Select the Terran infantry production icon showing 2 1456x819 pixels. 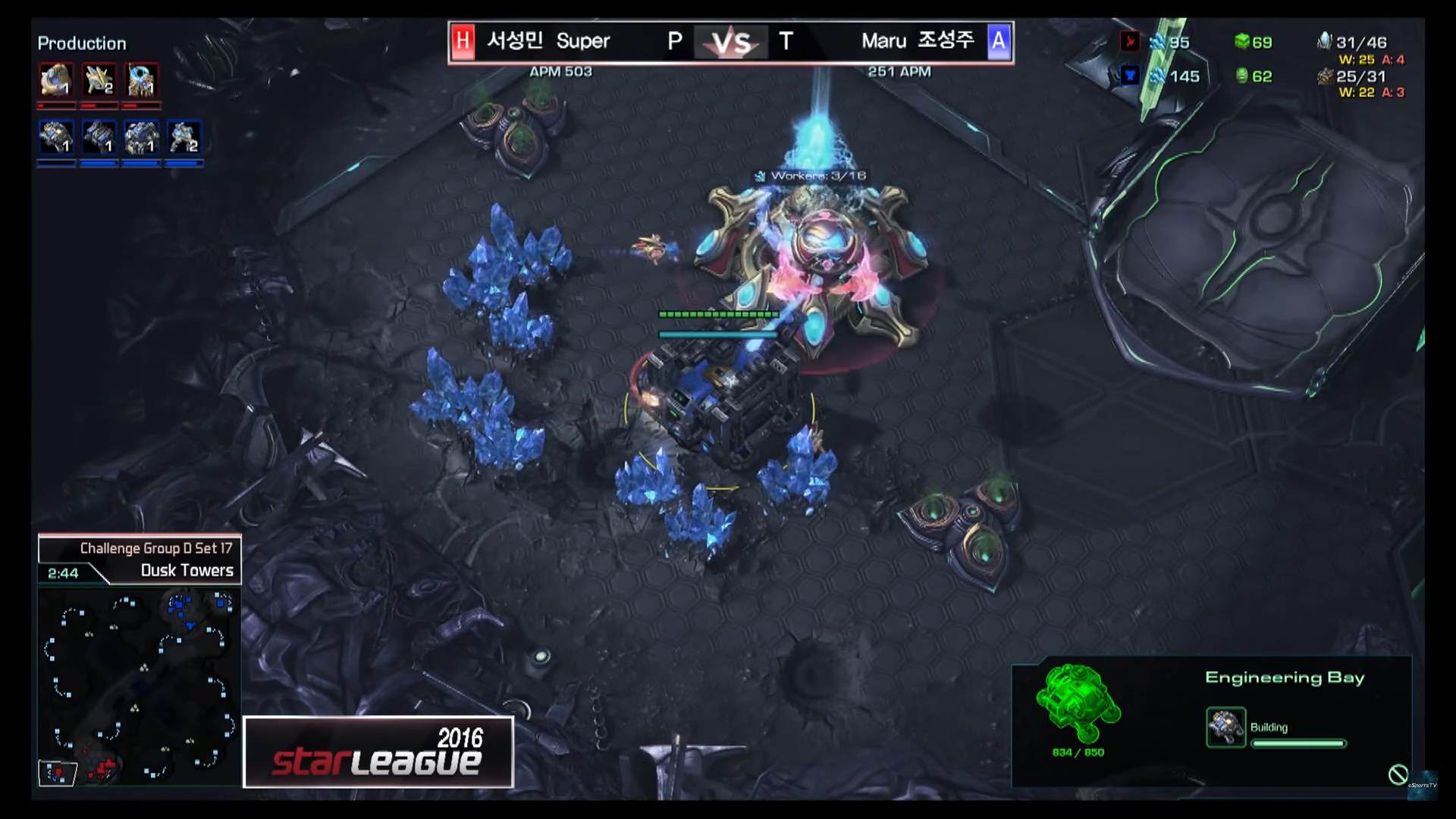coord(184,138)
